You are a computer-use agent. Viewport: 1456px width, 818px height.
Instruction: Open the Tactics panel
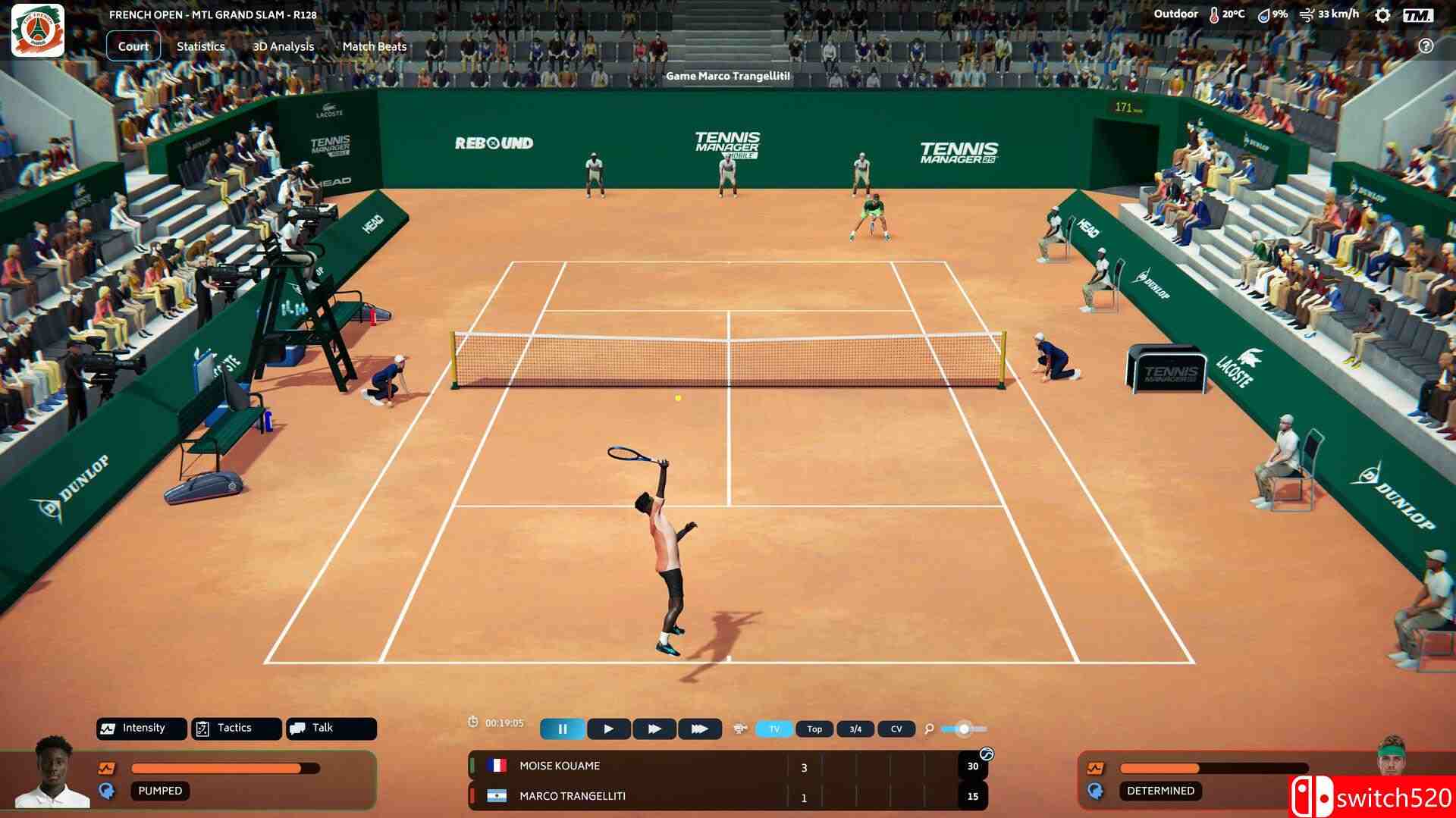(236, 729)
